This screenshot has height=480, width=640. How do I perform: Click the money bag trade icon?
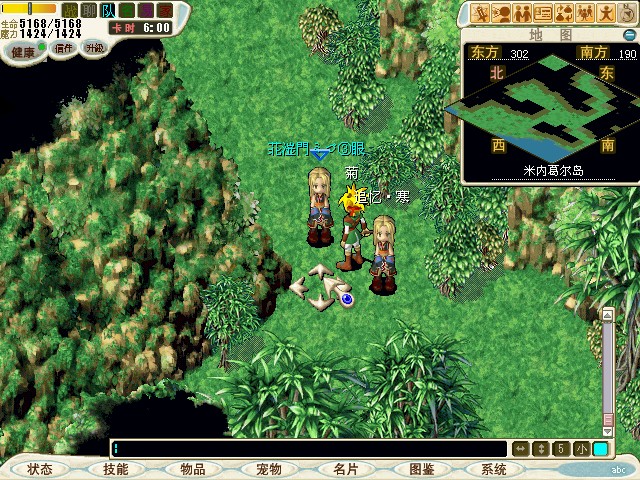tap(565, 13)
